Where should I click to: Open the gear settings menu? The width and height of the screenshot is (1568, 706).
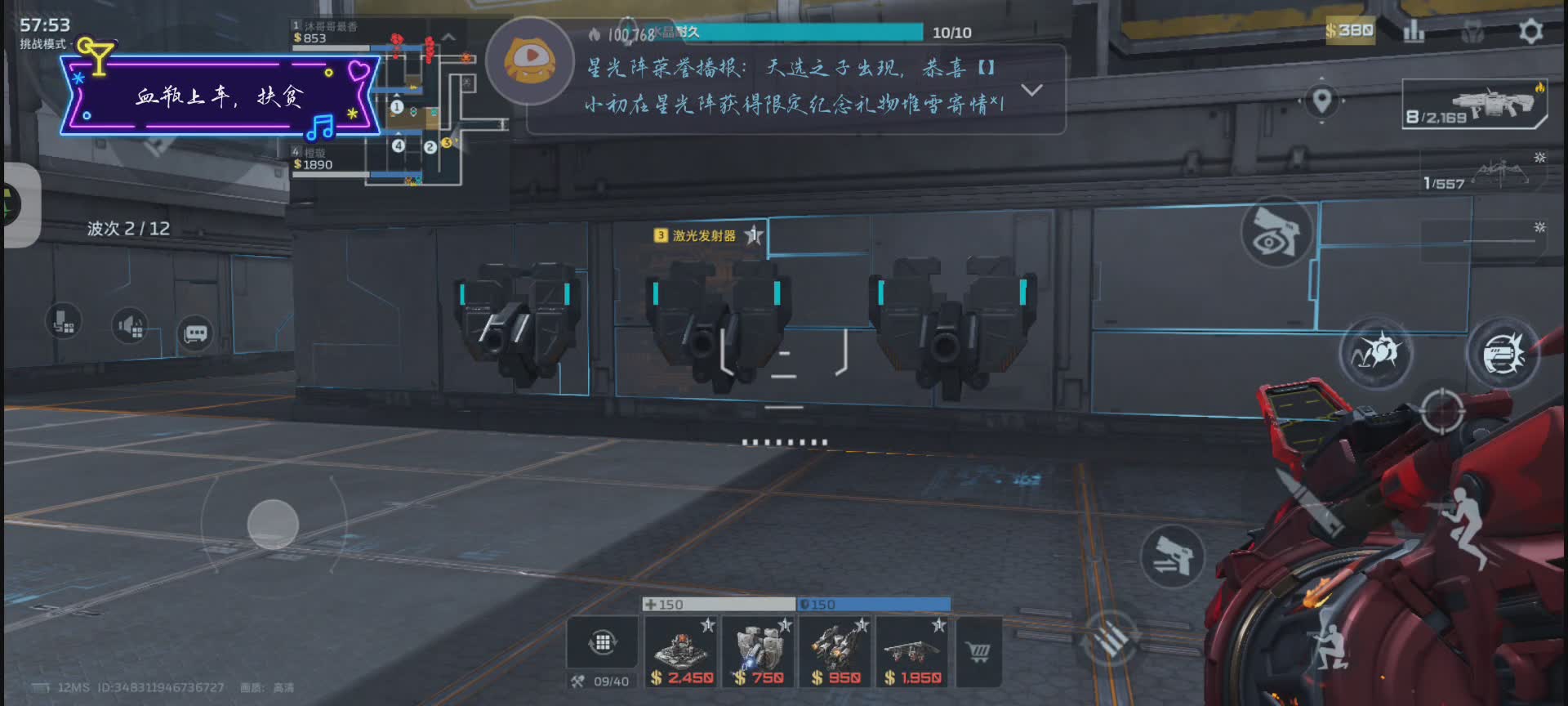1530,32
